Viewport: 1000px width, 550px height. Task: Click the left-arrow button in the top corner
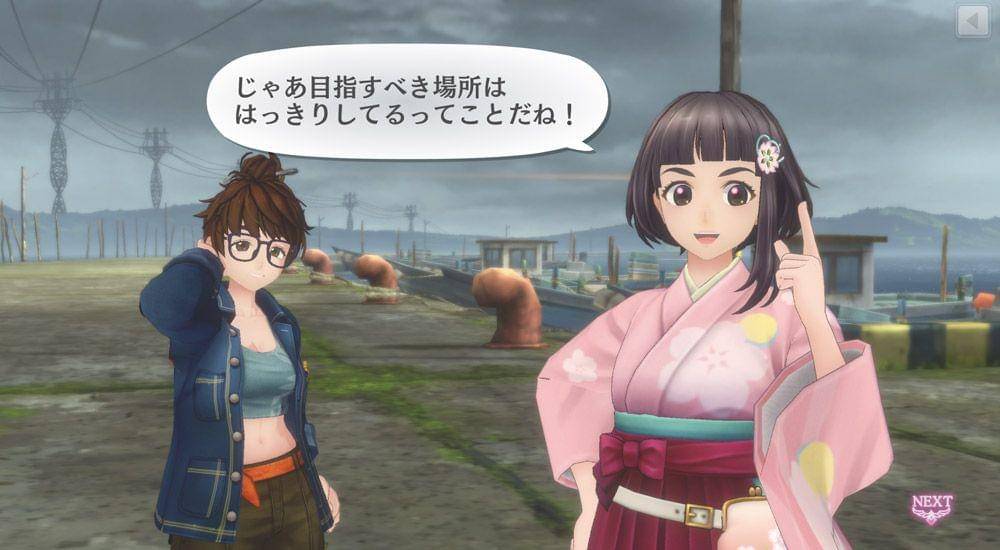click(x=972, y=21)
